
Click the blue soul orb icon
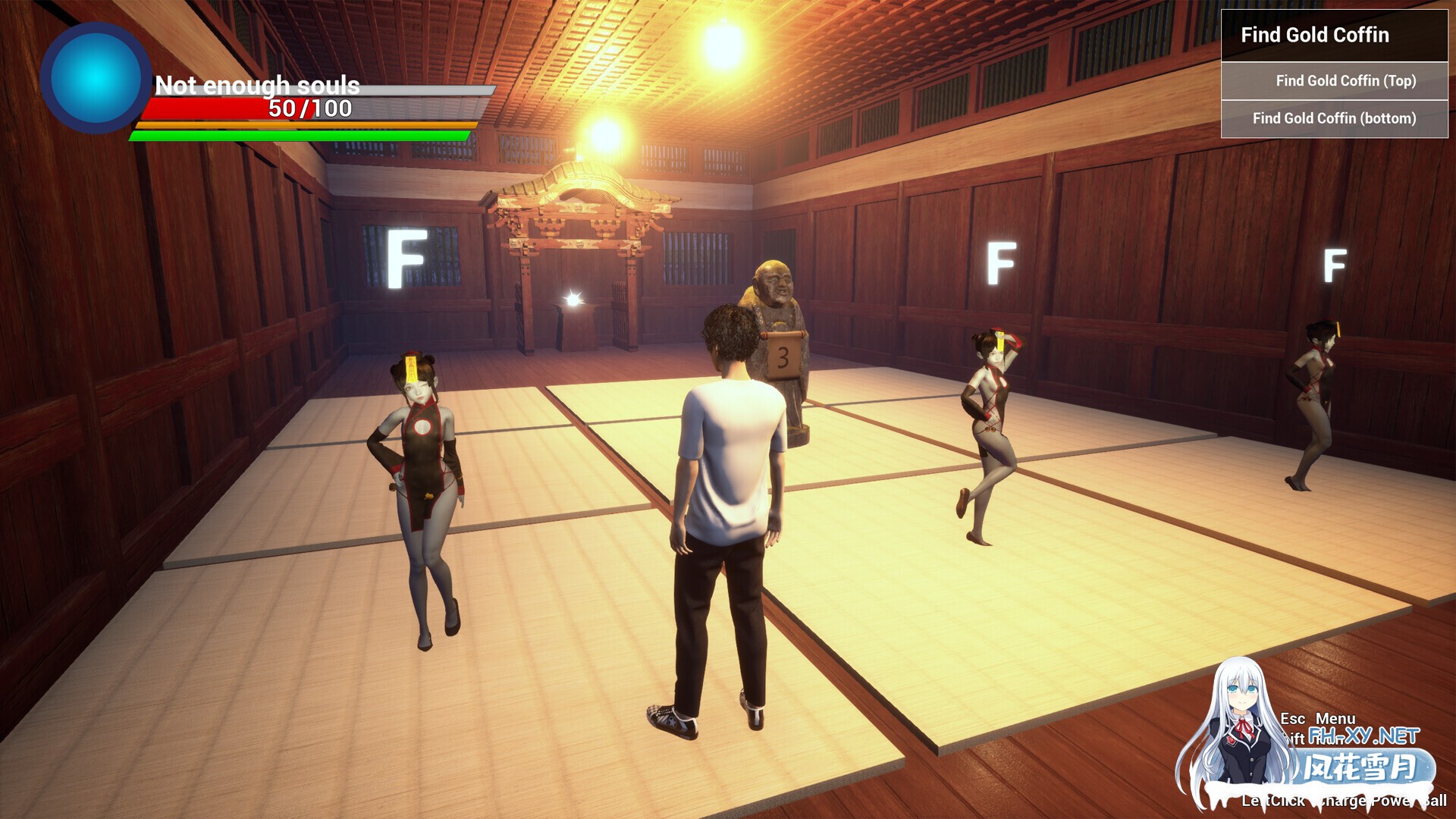[x=96, y=77]
